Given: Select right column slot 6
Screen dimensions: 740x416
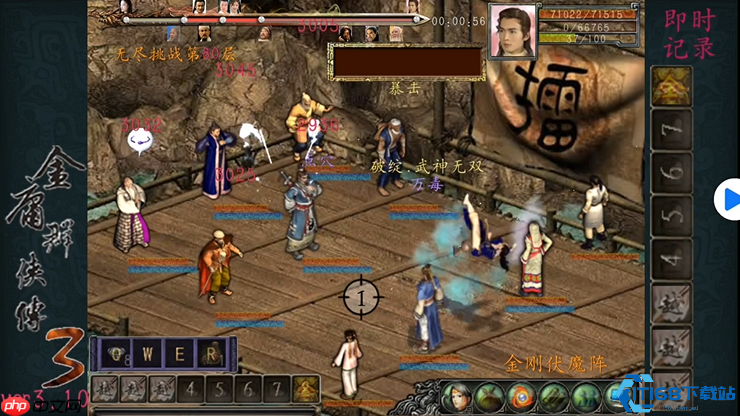Looking at the screenshot, I should (672, 172).
